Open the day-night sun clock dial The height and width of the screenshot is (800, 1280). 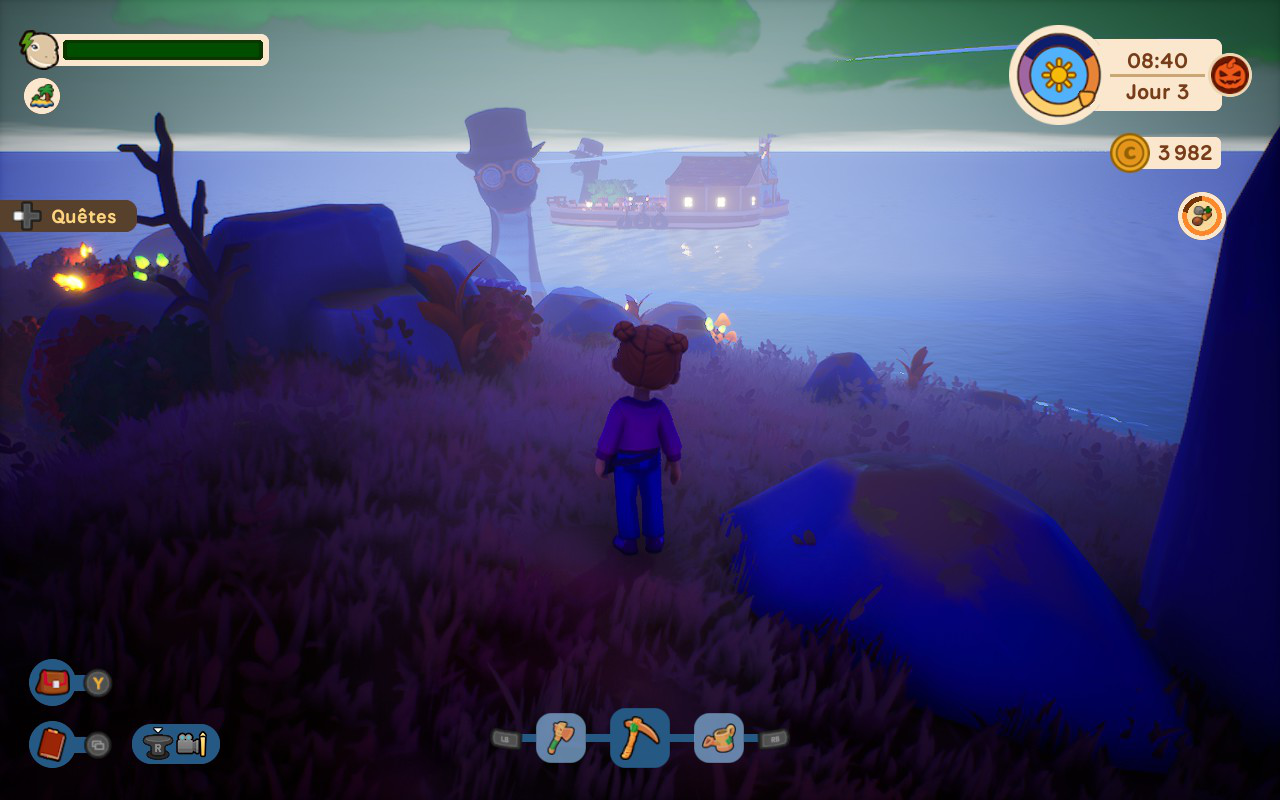pos(1058,75)
